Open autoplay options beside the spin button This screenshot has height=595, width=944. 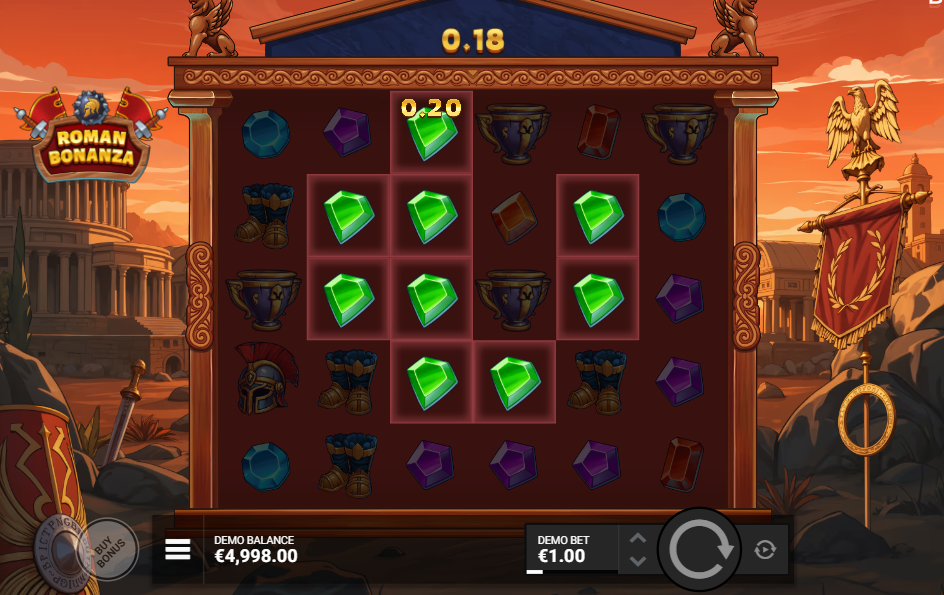pyautogui.click(x=765, y=549)
